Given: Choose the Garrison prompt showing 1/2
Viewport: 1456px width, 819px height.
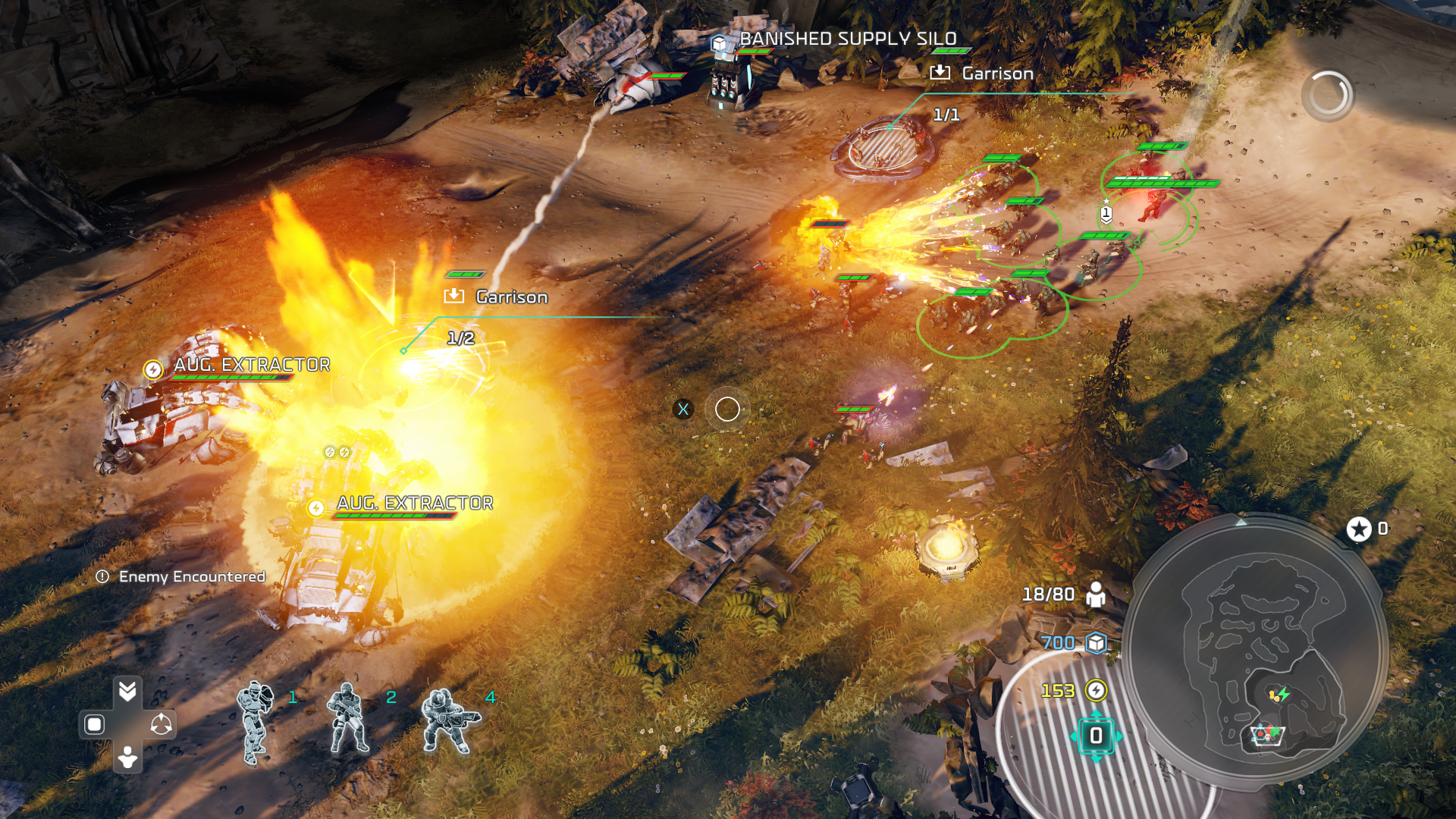Looking at the screenshot, I should point(497,297).
